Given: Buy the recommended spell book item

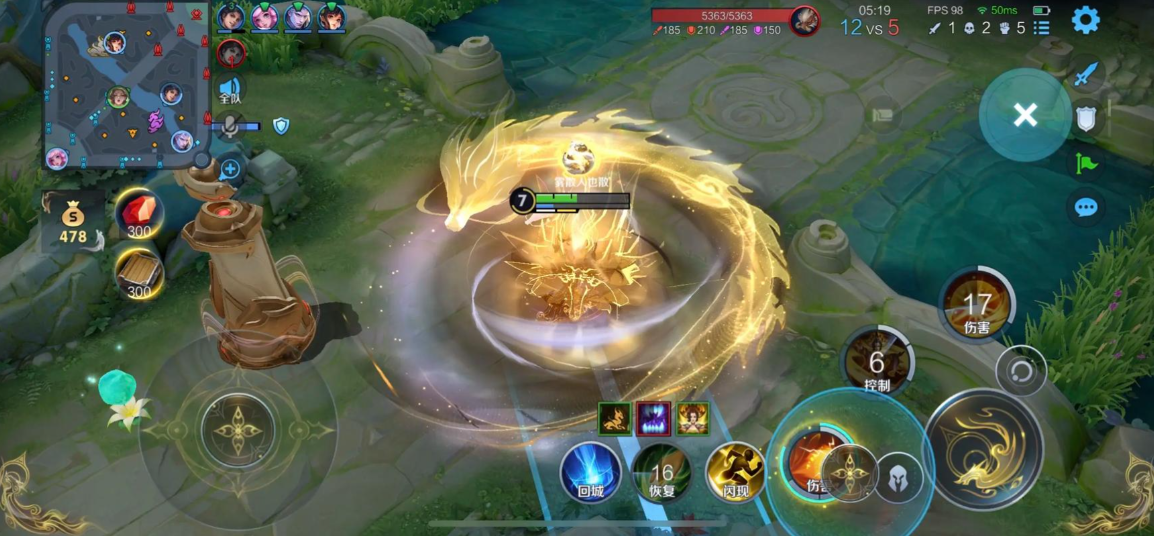Looking at the screenshot, I should point(139,273).
